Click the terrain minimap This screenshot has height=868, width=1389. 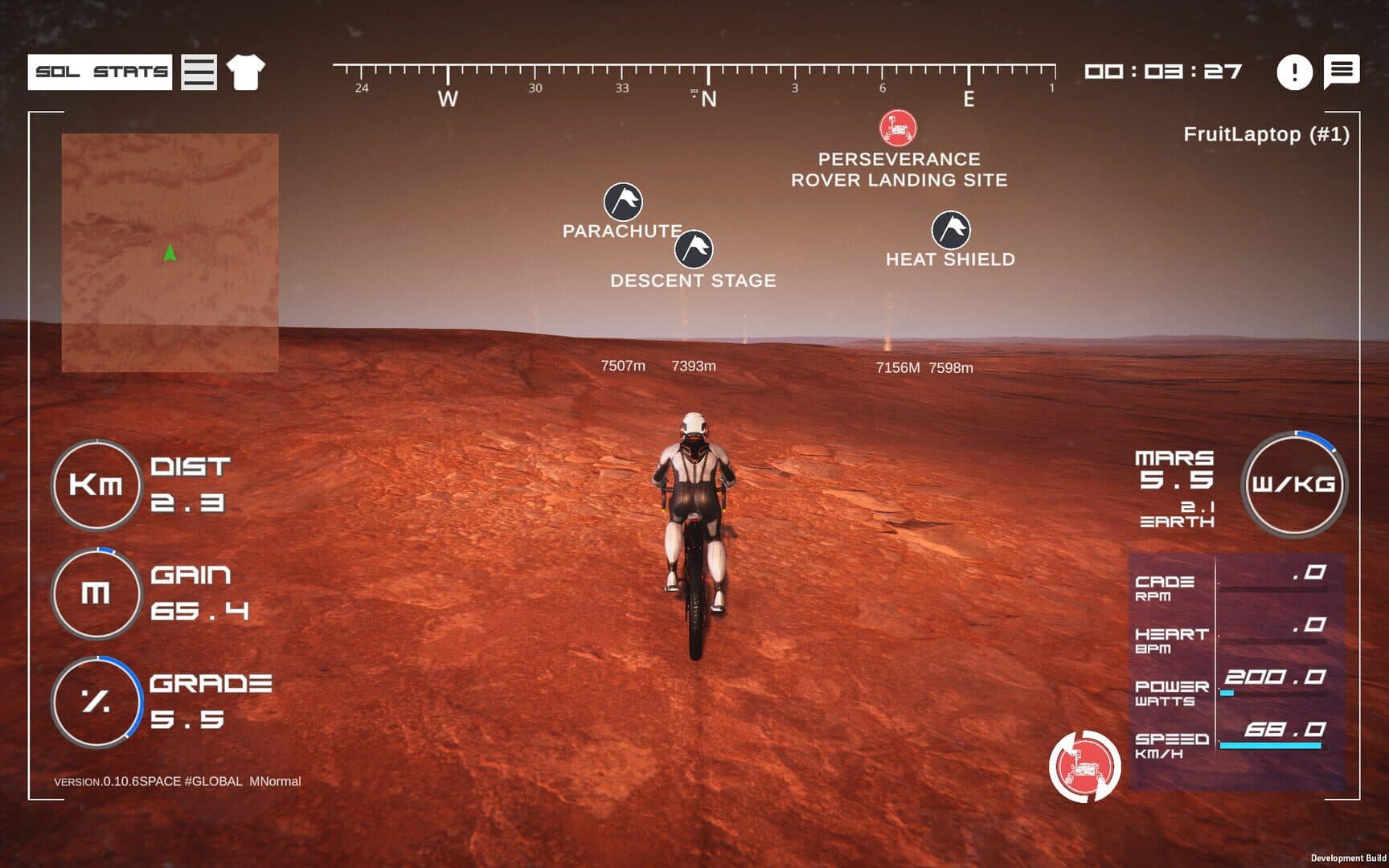point(170,252)
